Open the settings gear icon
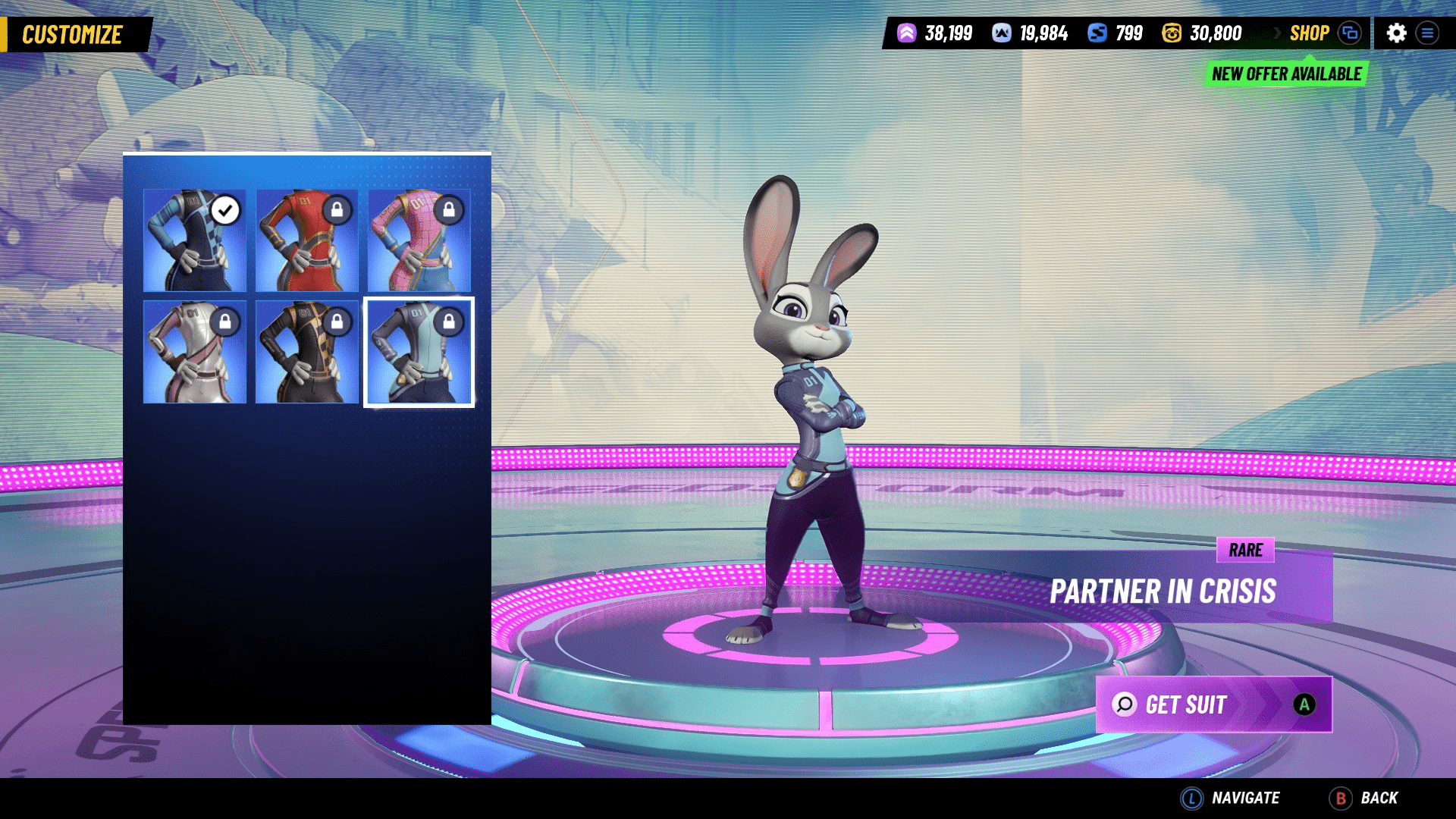 click(x=1396, y=33)
